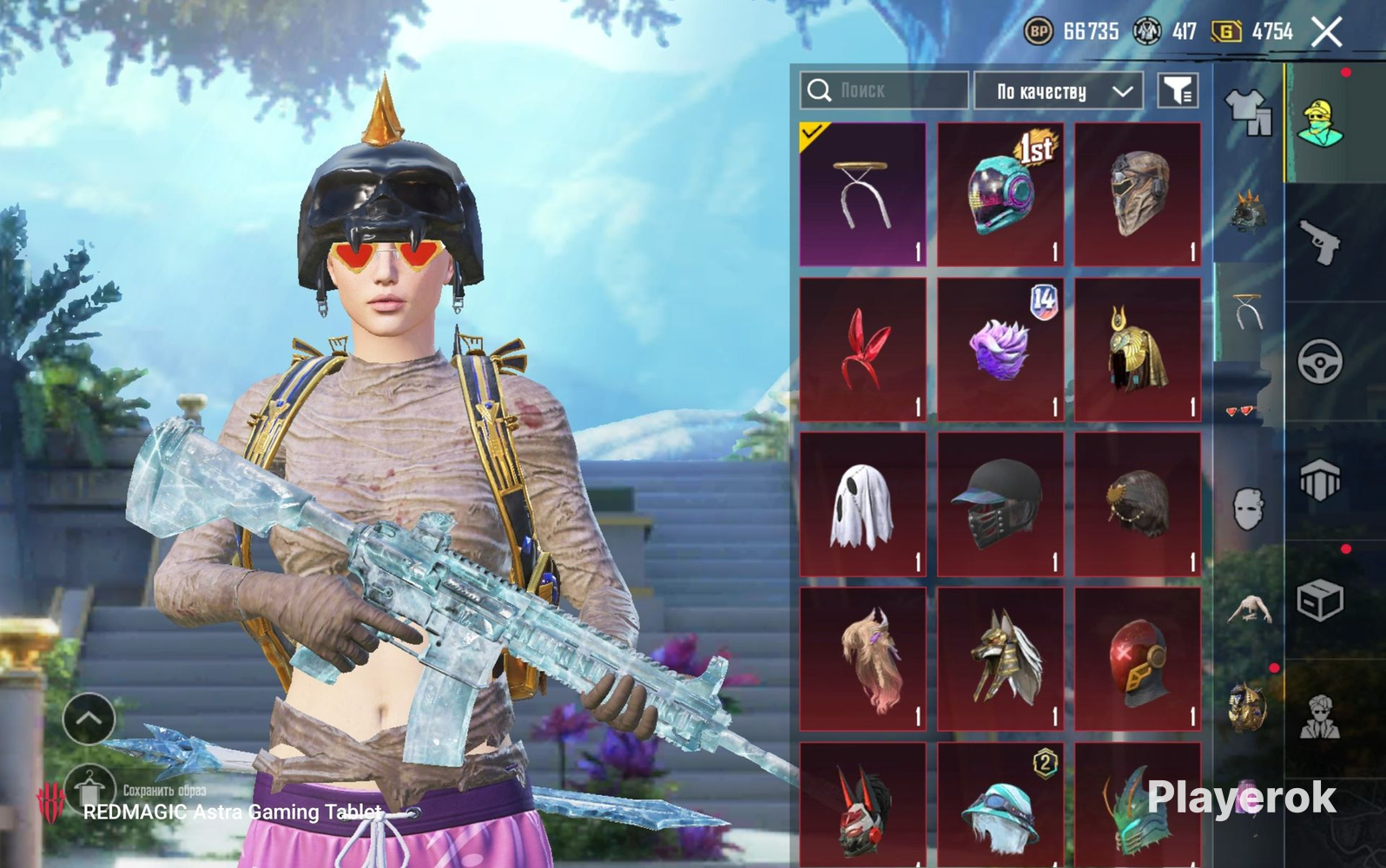The width and height of the screenshot is (1386, 868).
Task: Open the filter funnel button
Action: tap(1178, 90)
